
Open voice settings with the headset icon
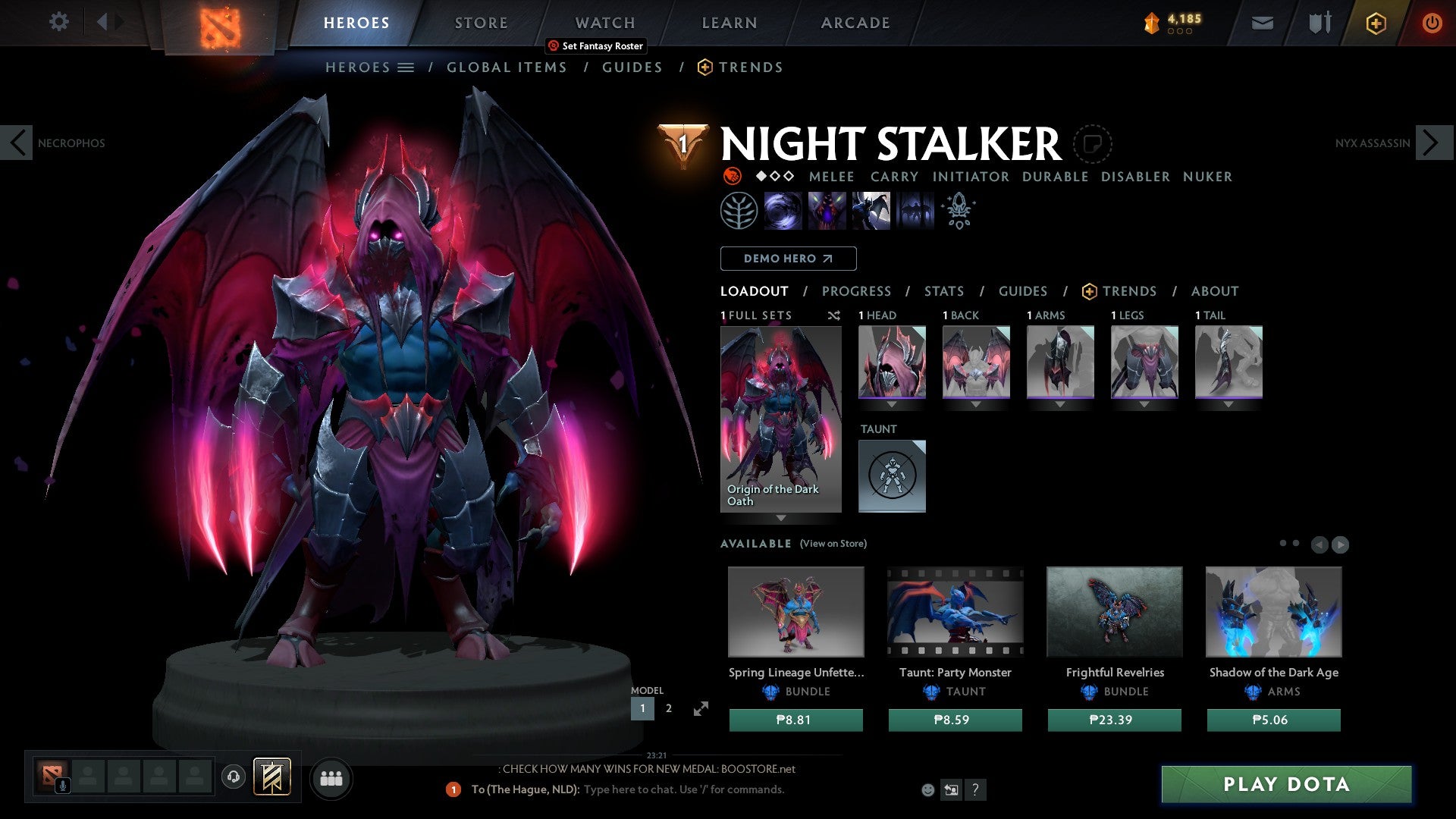coord(233,778)
